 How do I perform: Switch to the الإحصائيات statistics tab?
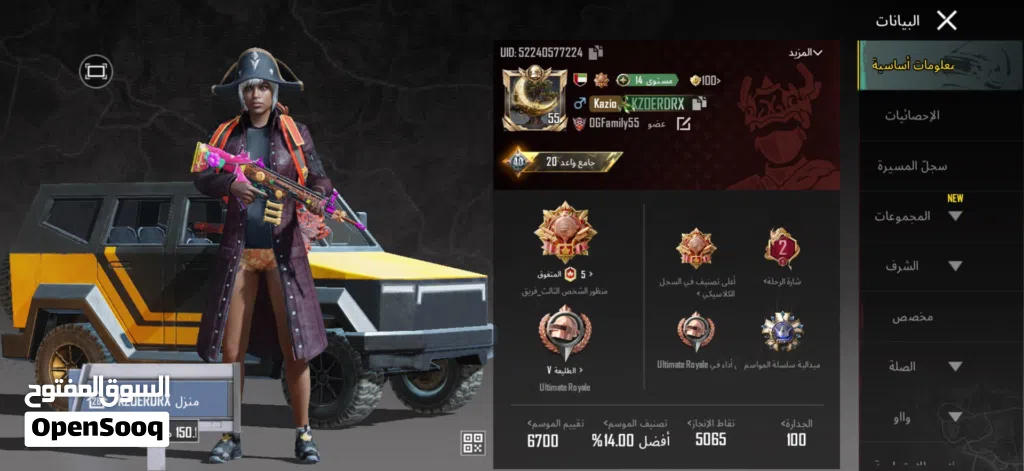[914, 116]
